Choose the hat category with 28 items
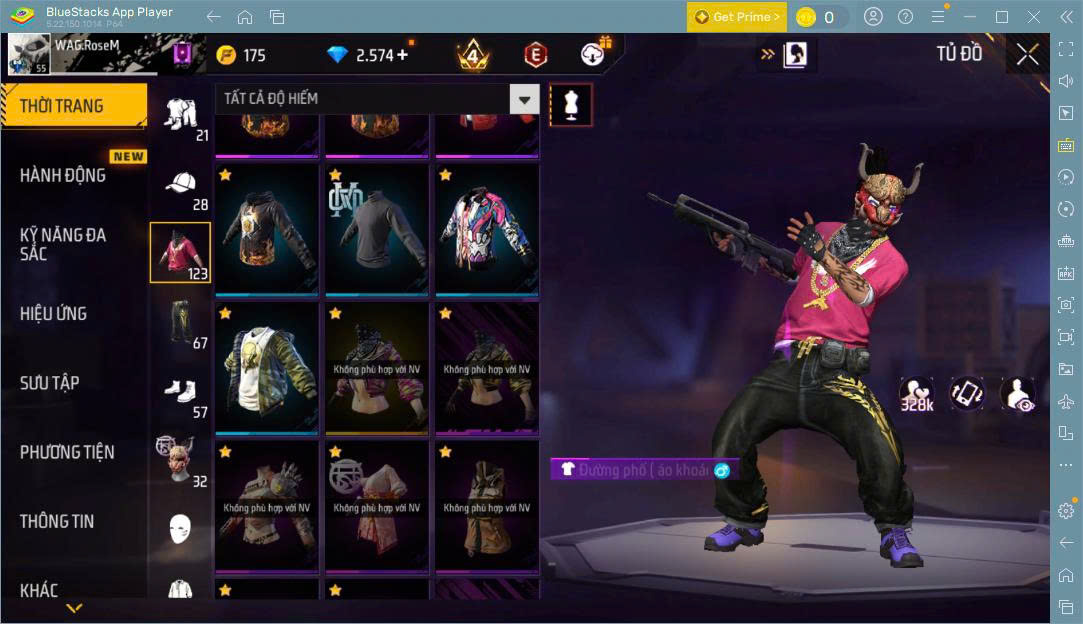The height and width of the screenshot is (624, 1083). click(181, 190)
